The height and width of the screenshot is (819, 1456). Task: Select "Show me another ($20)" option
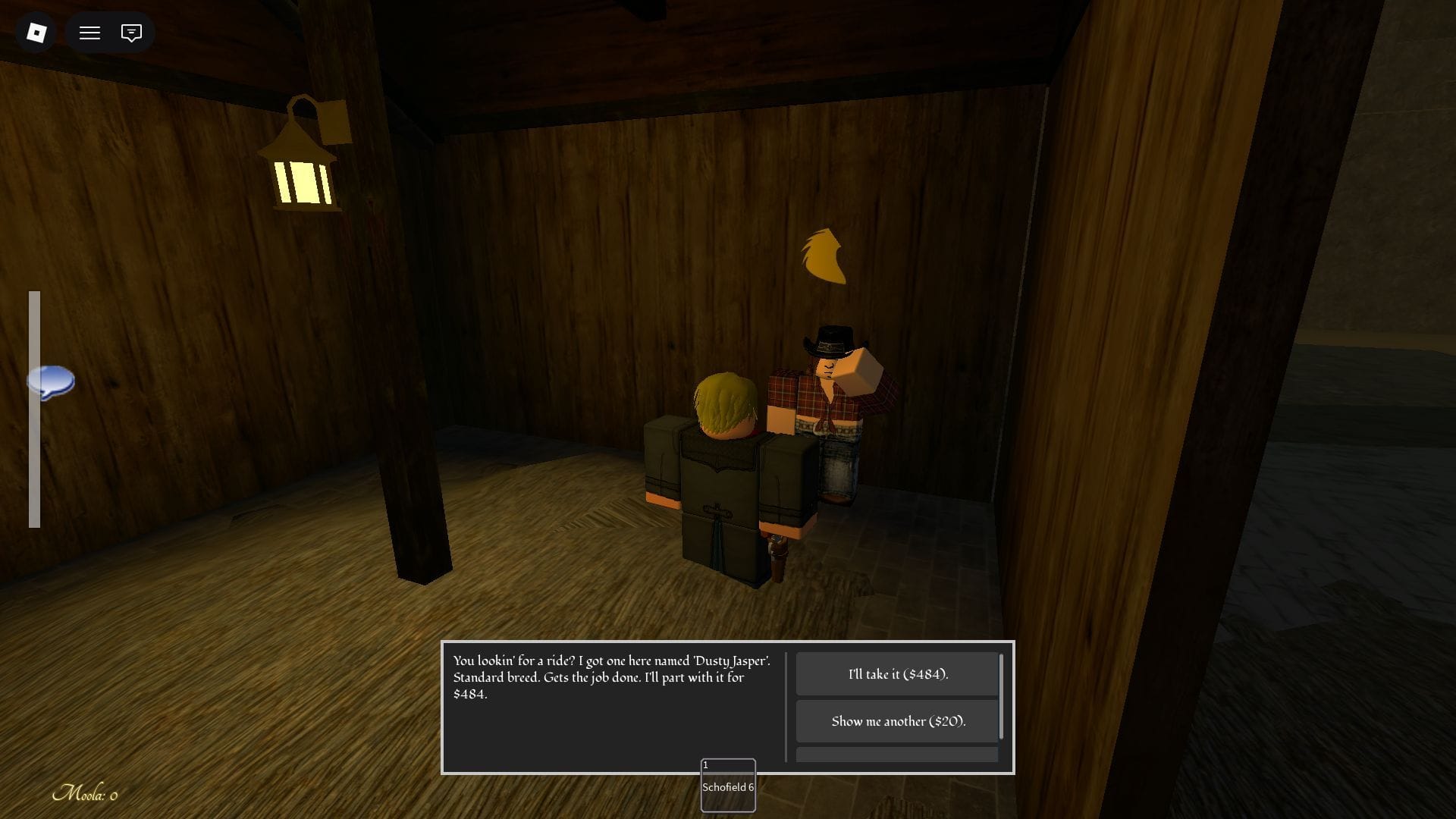coord(897,721)
